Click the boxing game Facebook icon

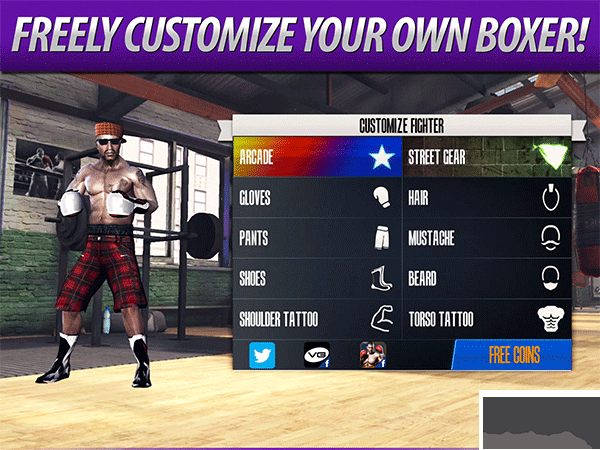pyautogui.click(x=373, y=356)
